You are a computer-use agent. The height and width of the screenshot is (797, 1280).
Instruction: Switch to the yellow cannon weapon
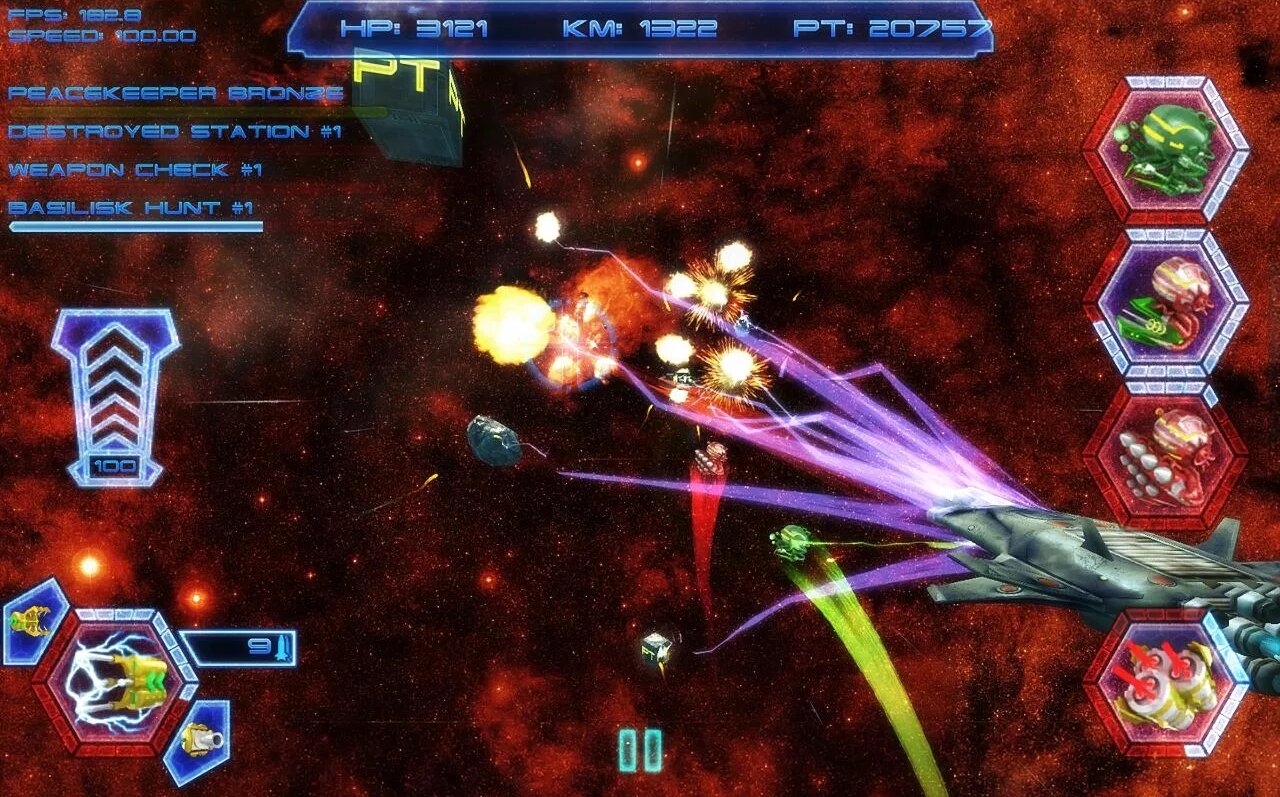click(x=197, y=741)
